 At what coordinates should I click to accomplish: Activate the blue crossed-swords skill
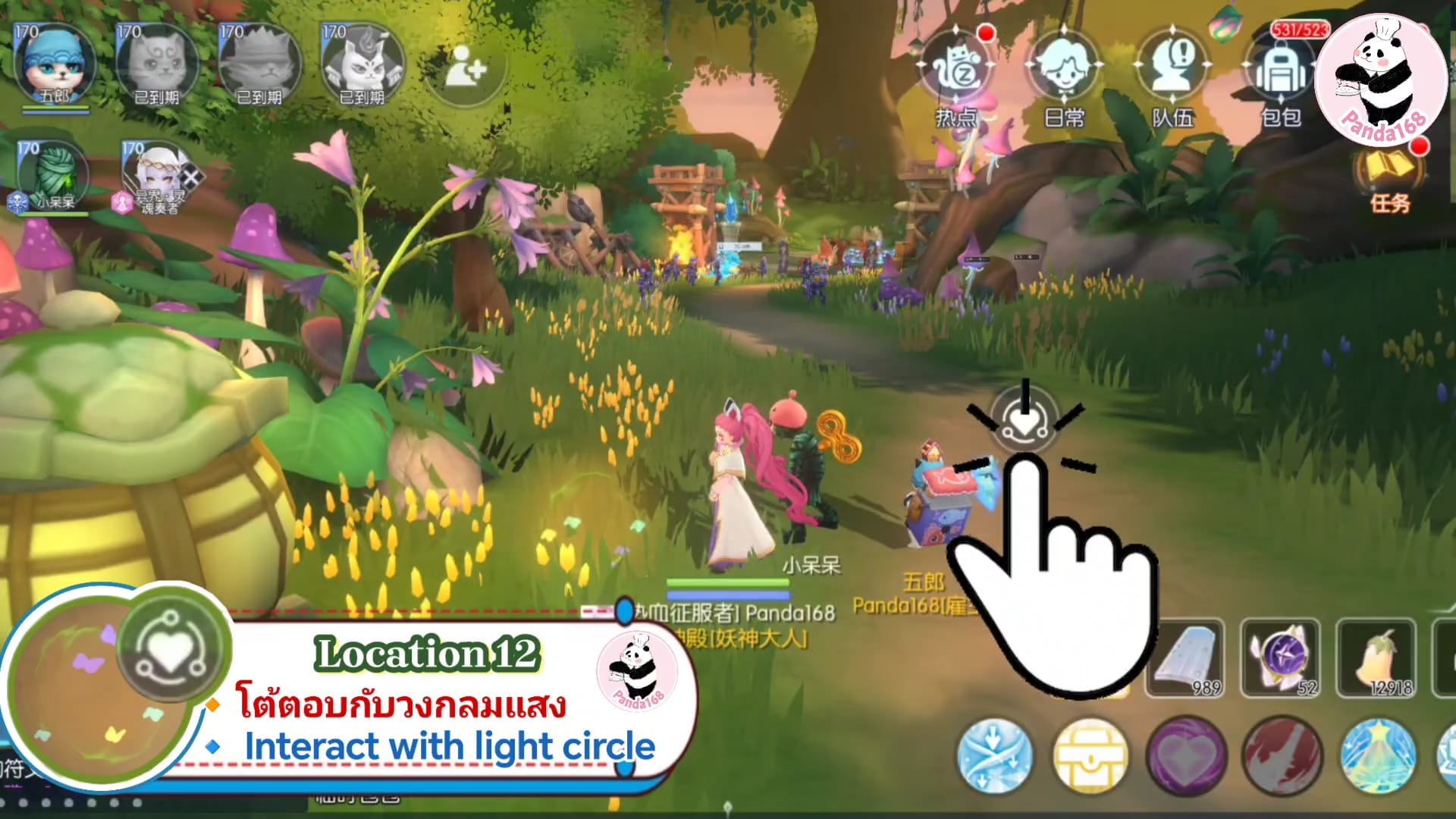pyautogui.click(x=994, y=755)
